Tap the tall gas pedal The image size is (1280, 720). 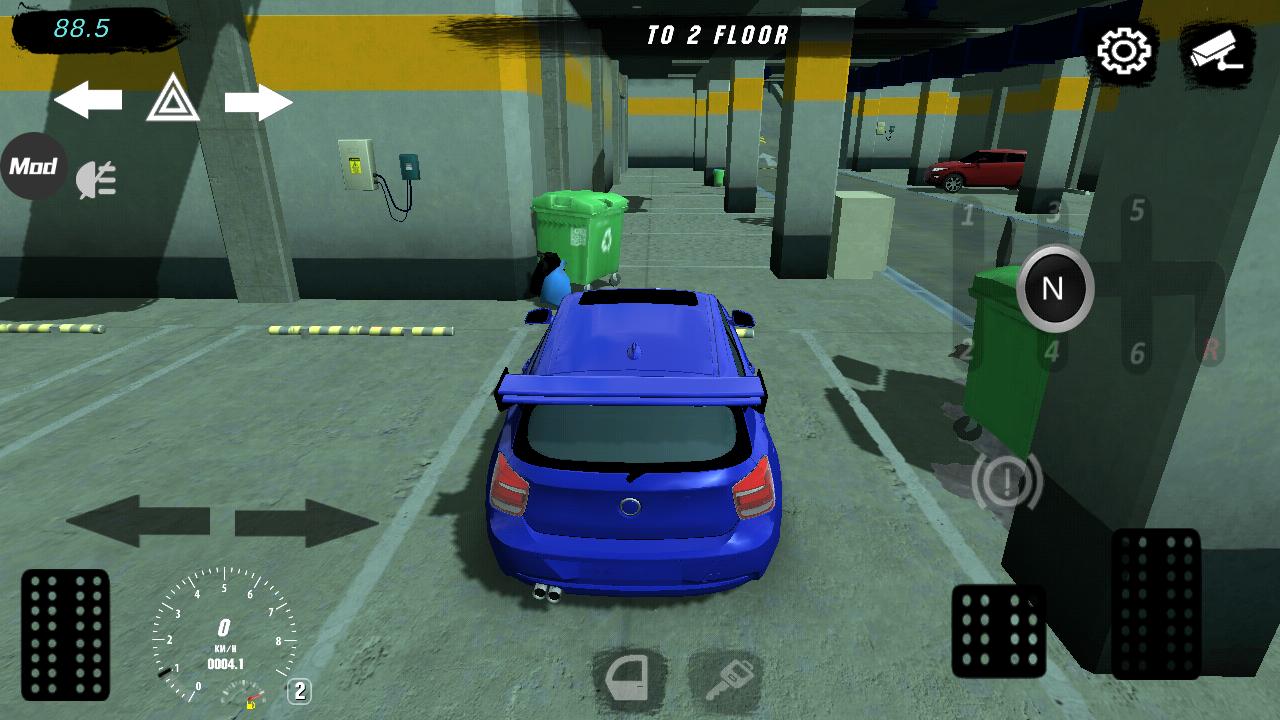pos(1156,602)
